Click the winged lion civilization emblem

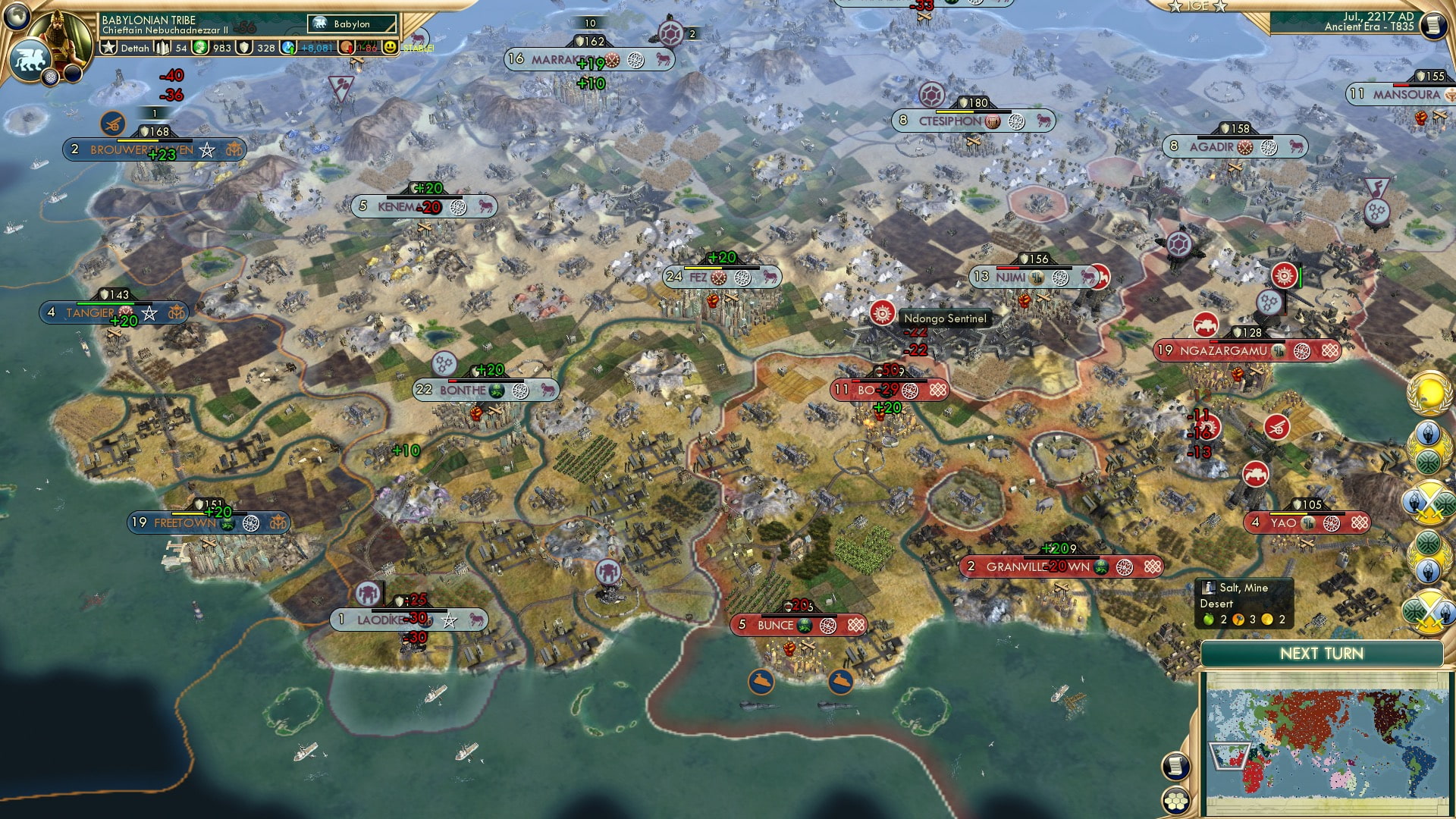[x=29, y=59]
